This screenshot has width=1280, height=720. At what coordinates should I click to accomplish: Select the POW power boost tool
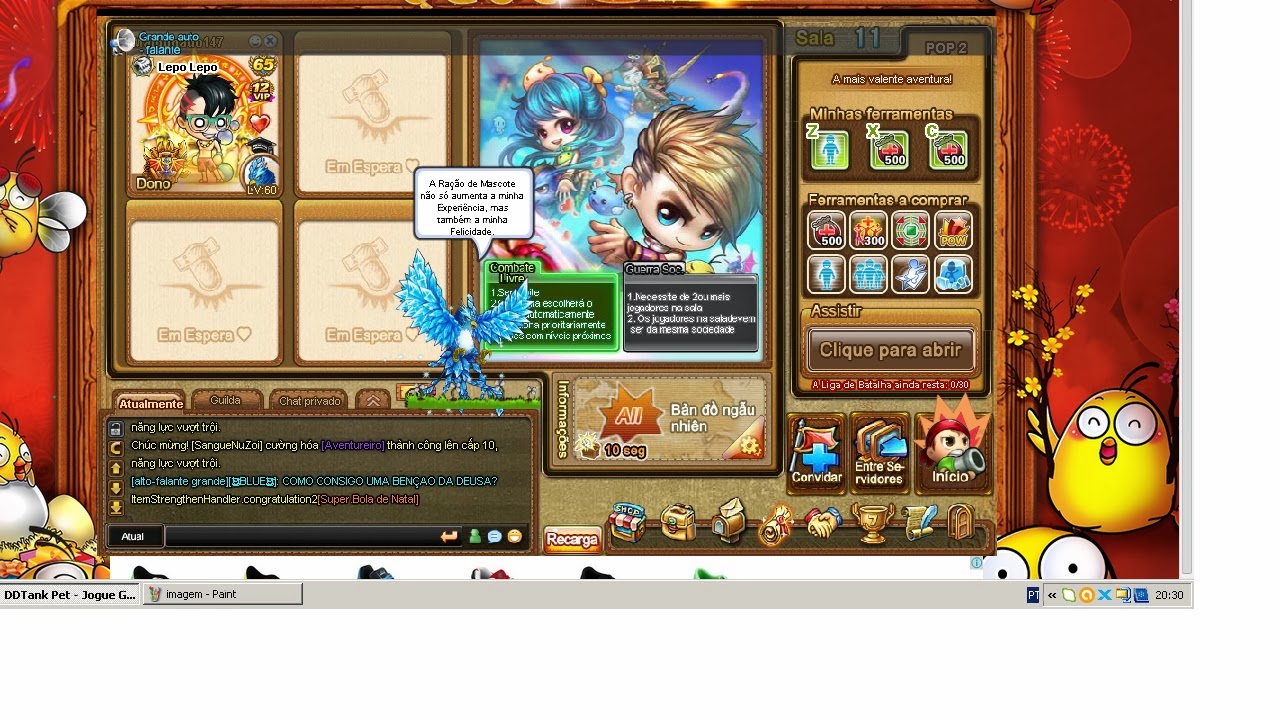pos(953,230)
